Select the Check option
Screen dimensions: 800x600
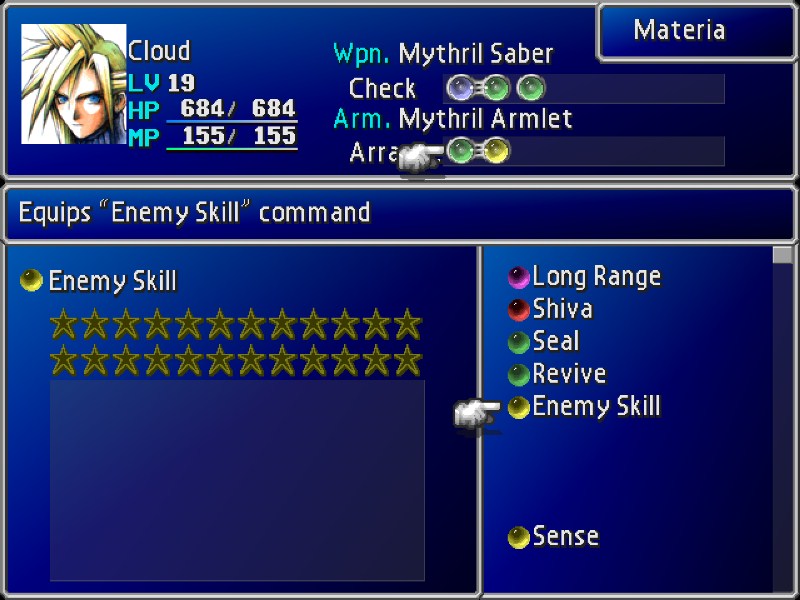(x=382, y=88)
